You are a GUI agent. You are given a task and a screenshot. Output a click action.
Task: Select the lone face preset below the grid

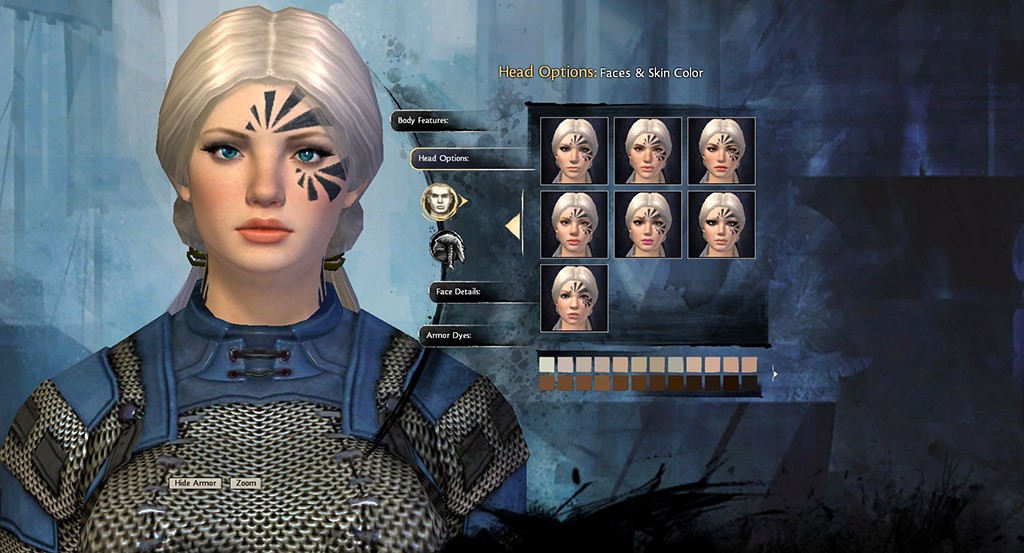point(574,298)
